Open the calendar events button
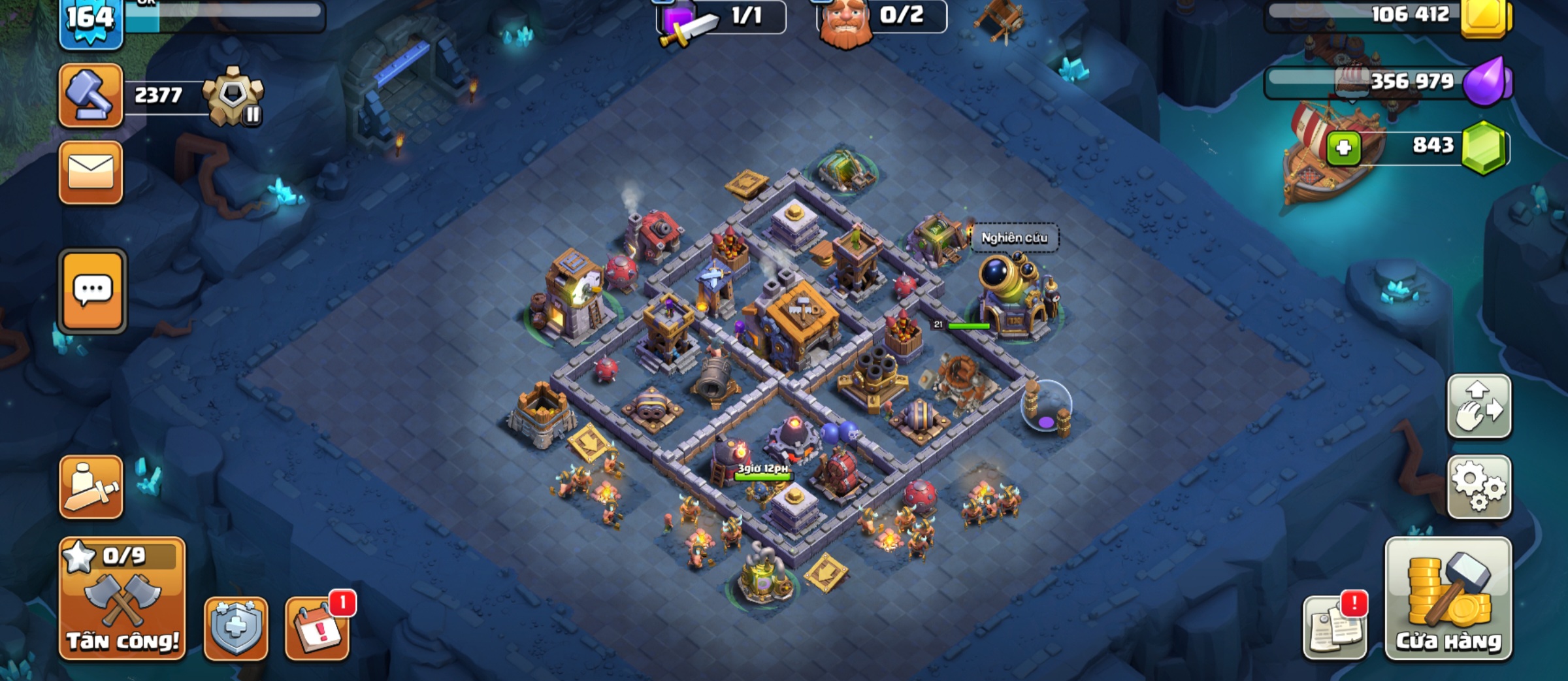This screenshot has height=681, width=1568. pyautogui.click(x=318, y=628)
